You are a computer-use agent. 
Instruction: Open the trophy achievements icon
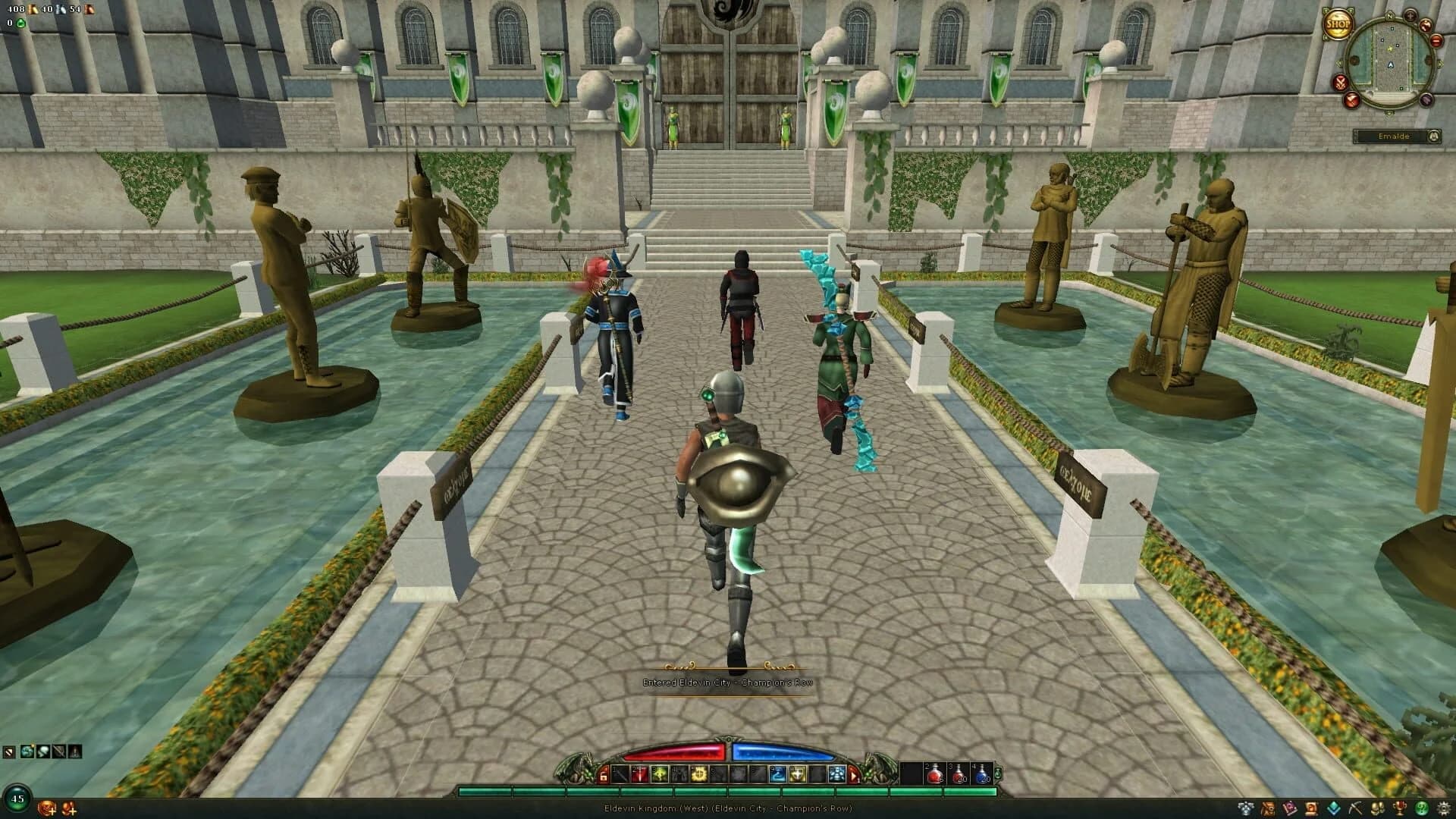(x=1399, y=808)
